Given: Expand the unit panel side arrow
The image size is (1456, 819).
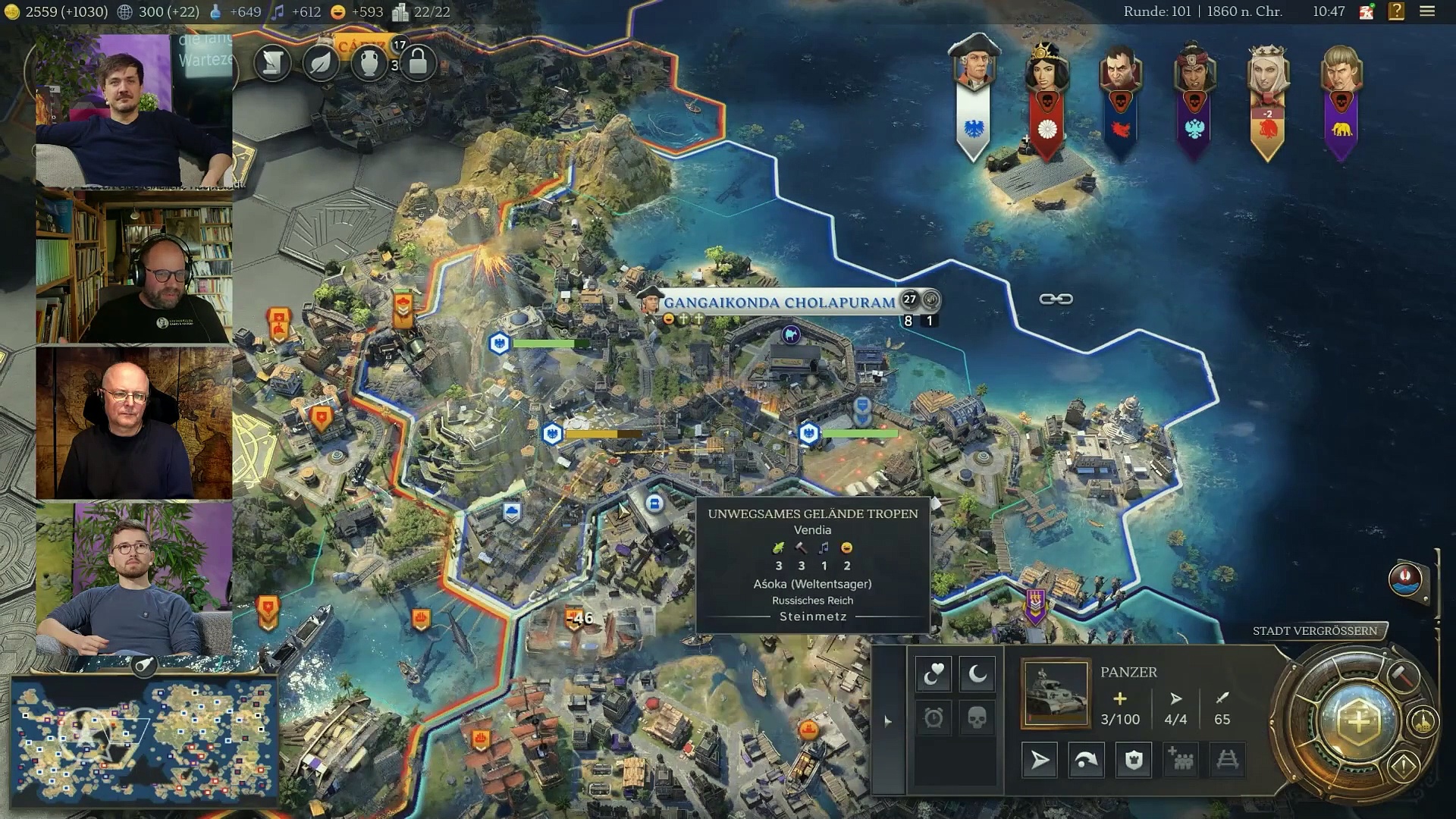Looking at the screenshot, I should point(888,720).
